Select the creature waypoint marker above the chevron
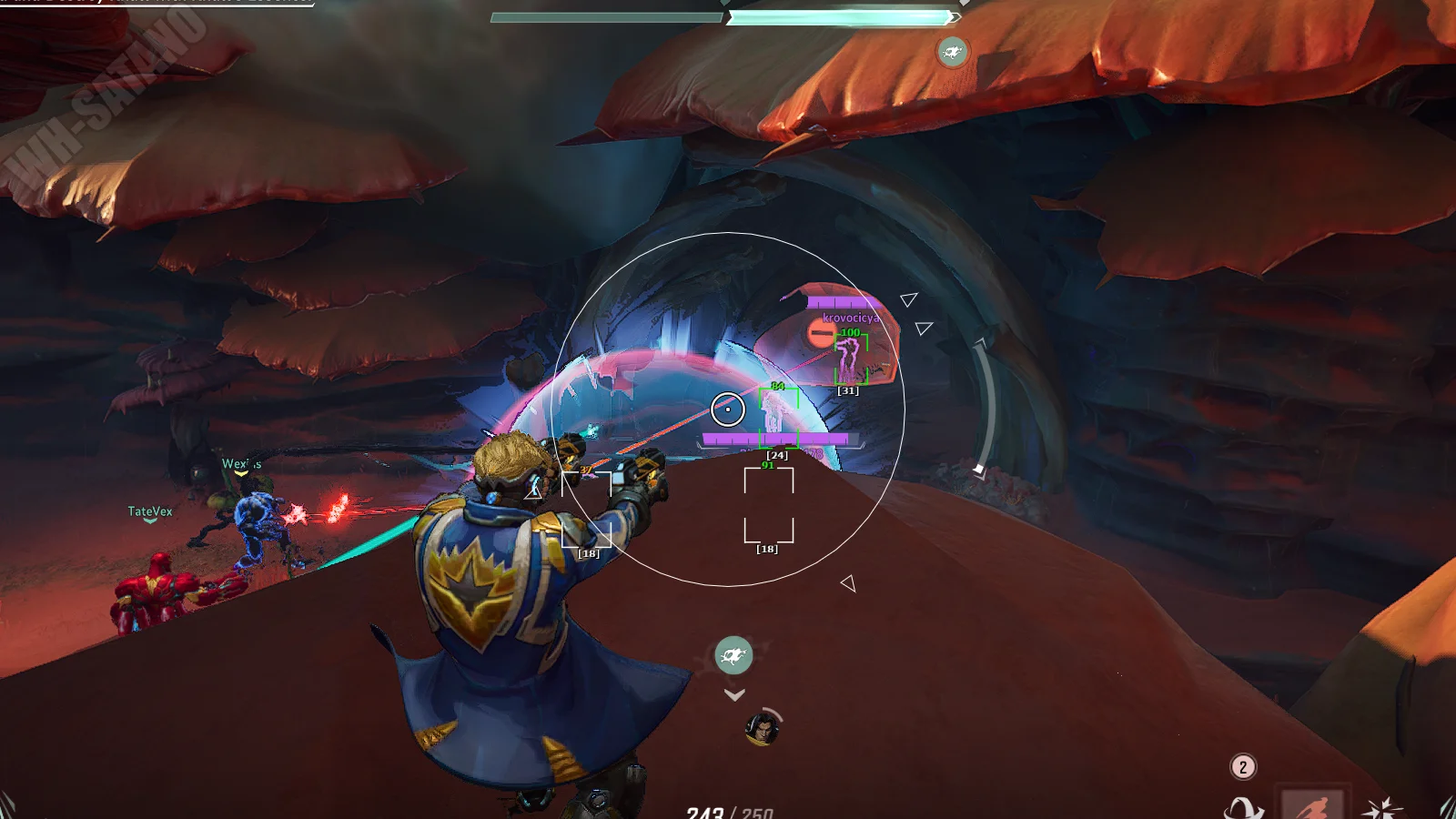 pos(733,654)
